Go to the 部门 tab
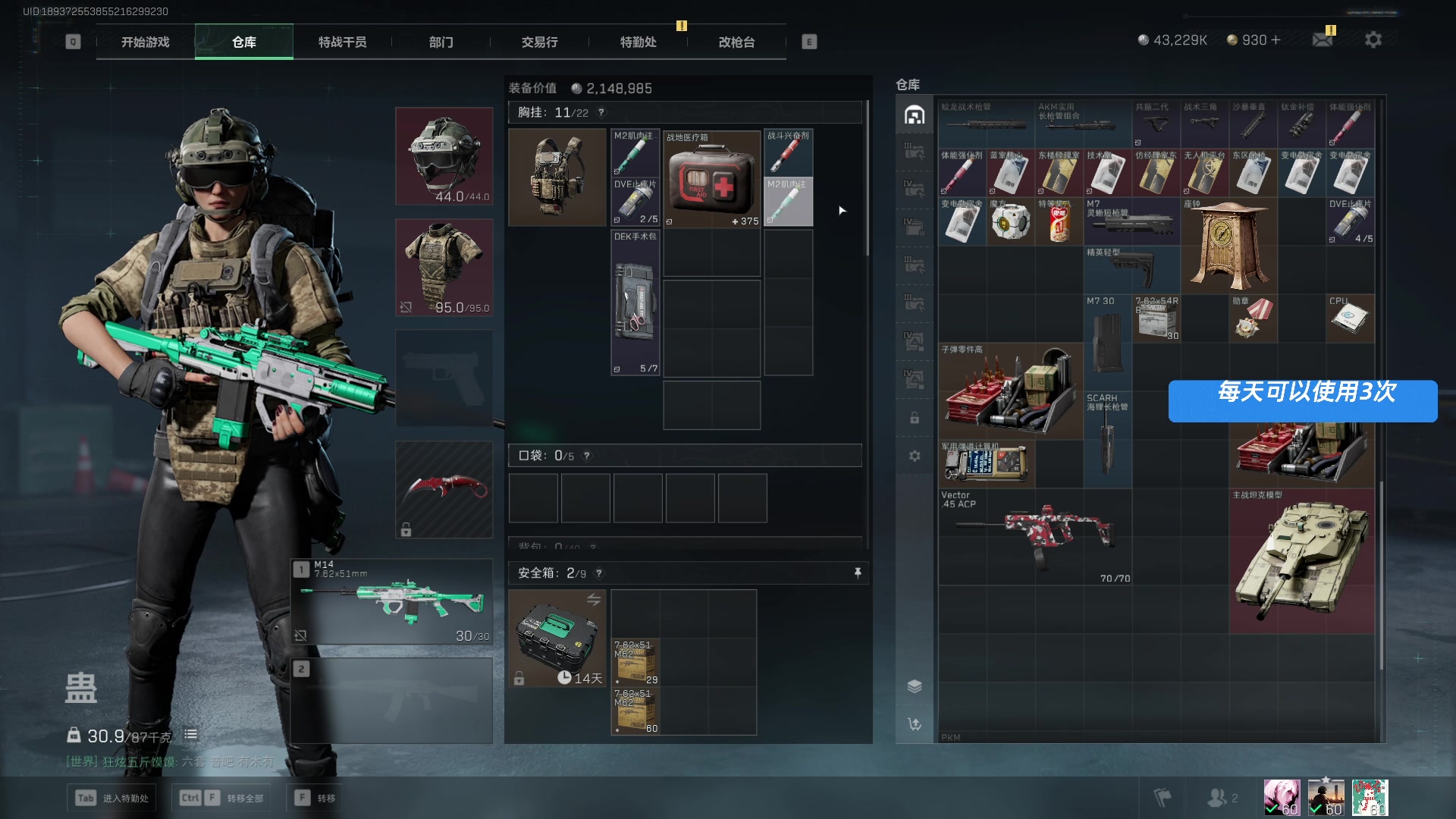This screenshot has height=819, width=1456. click(441, 42)
